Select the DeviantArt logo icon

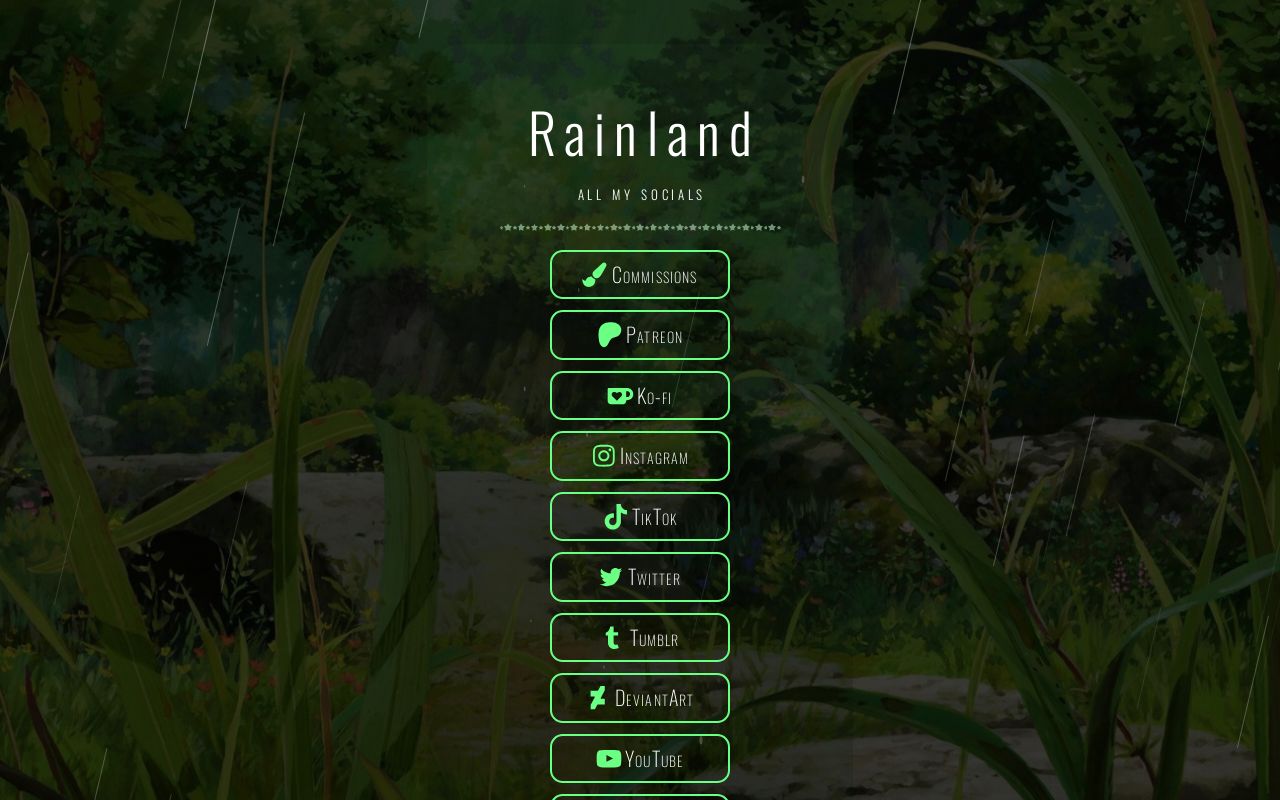tap(597, 698)
